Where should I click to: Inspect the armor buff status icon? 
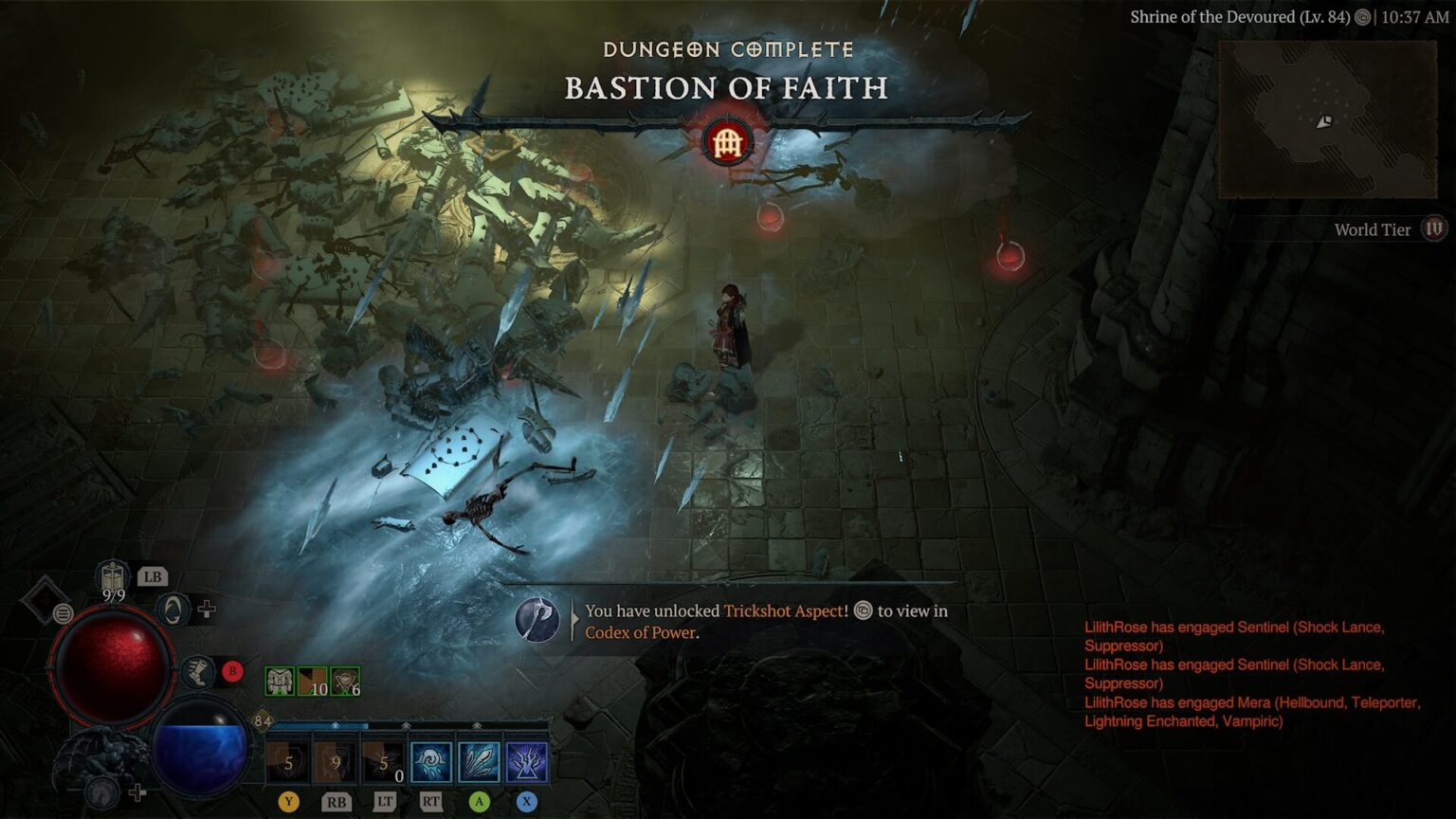coord(280,681)
